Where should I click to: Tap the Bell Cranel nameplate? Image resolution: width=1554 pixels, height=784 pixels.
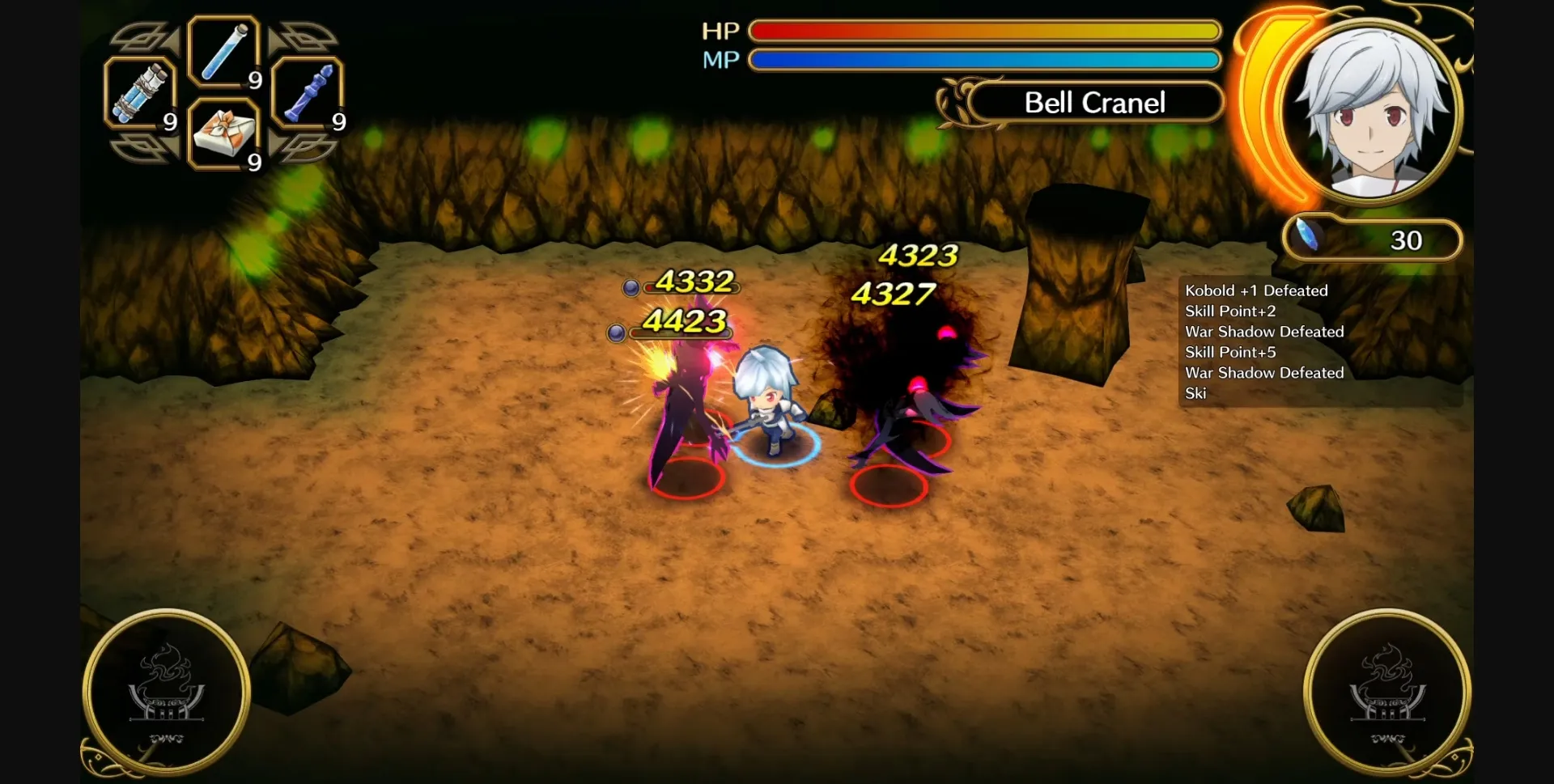(1094, 103)
